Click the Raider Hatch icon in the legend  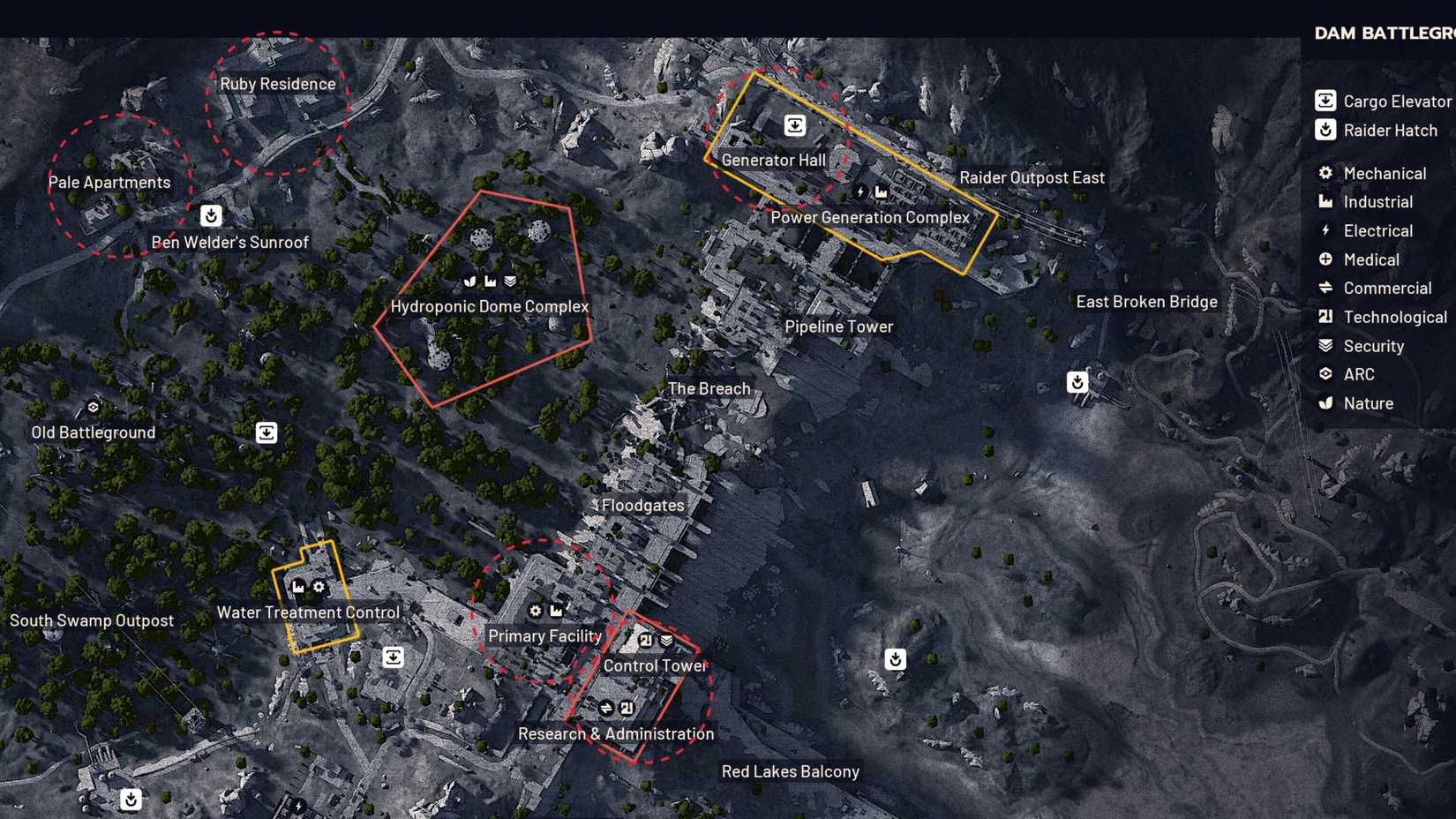coord(1325,131)
